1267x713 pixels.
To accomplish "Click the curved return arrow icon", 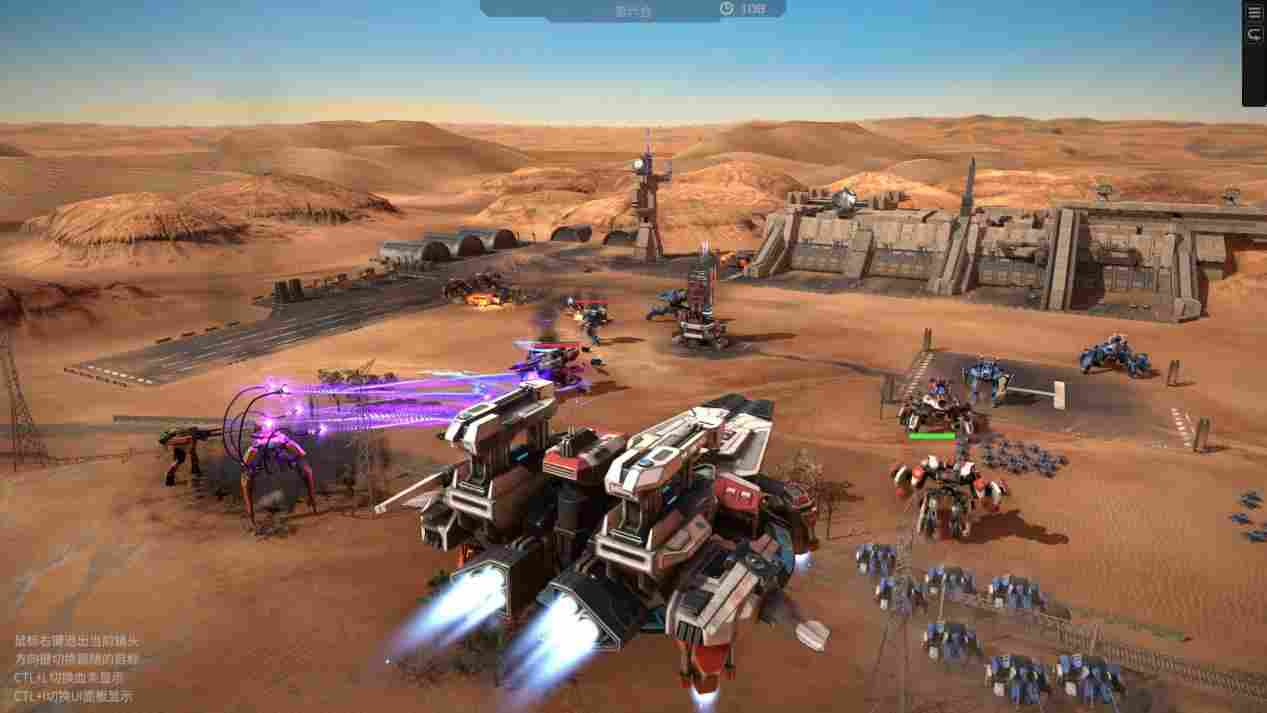I will tap(1254, 35).
